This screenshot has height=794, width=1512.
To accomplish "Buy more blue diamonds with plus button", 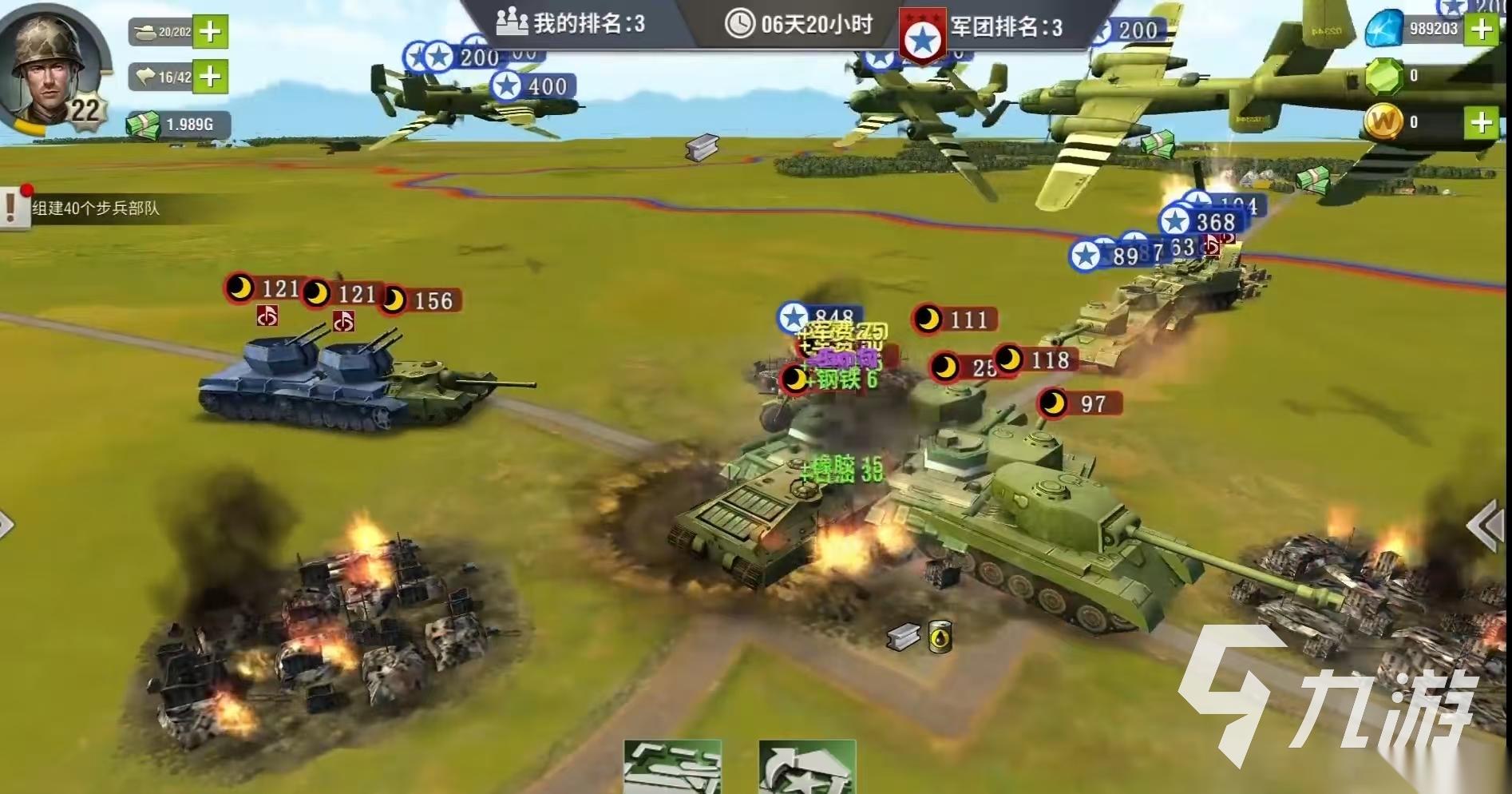I will pyautogui.click(x=1482, y=29).
